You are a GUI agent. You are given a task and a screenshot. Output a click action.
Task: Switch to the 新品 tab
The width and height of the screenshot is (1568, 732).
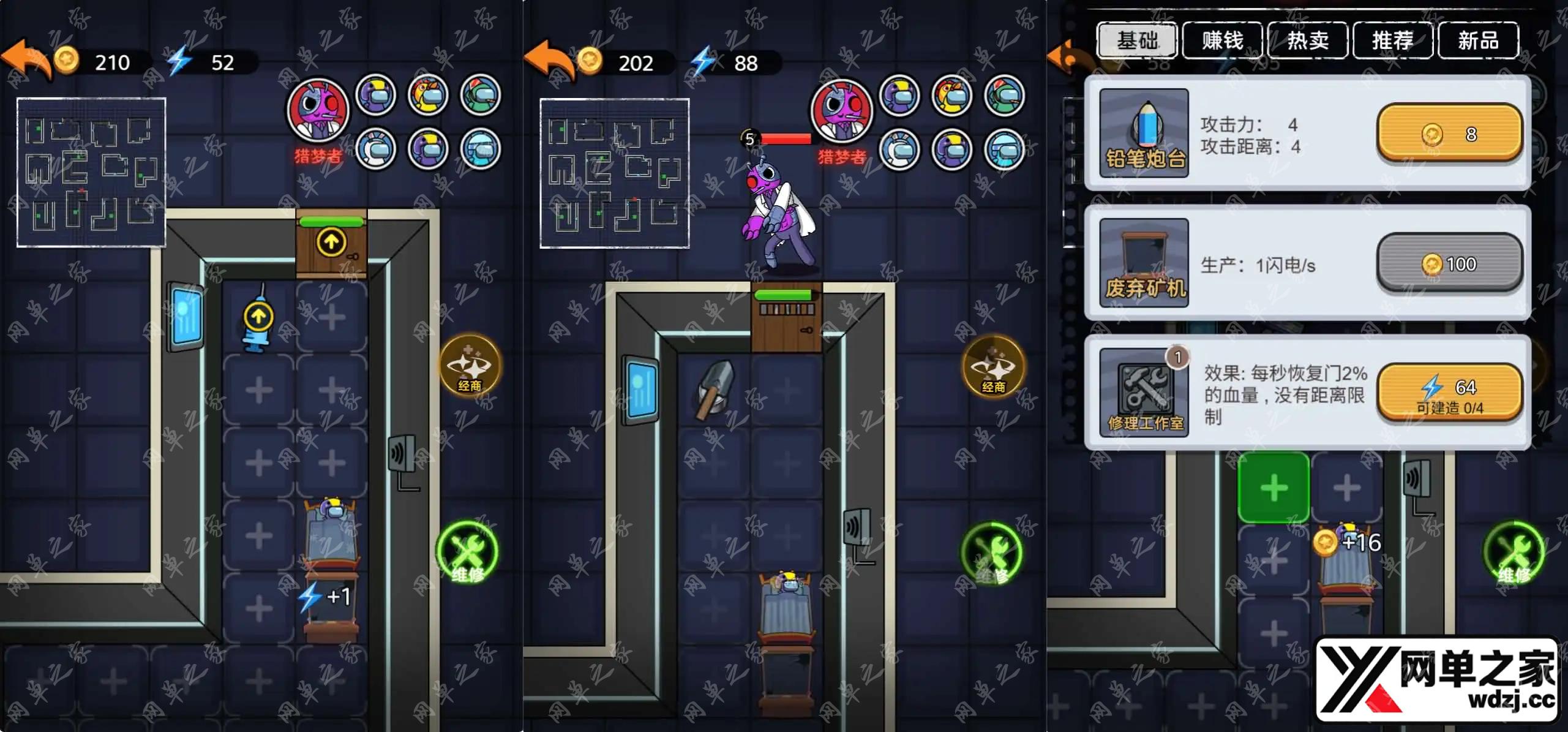(1477, 40)
